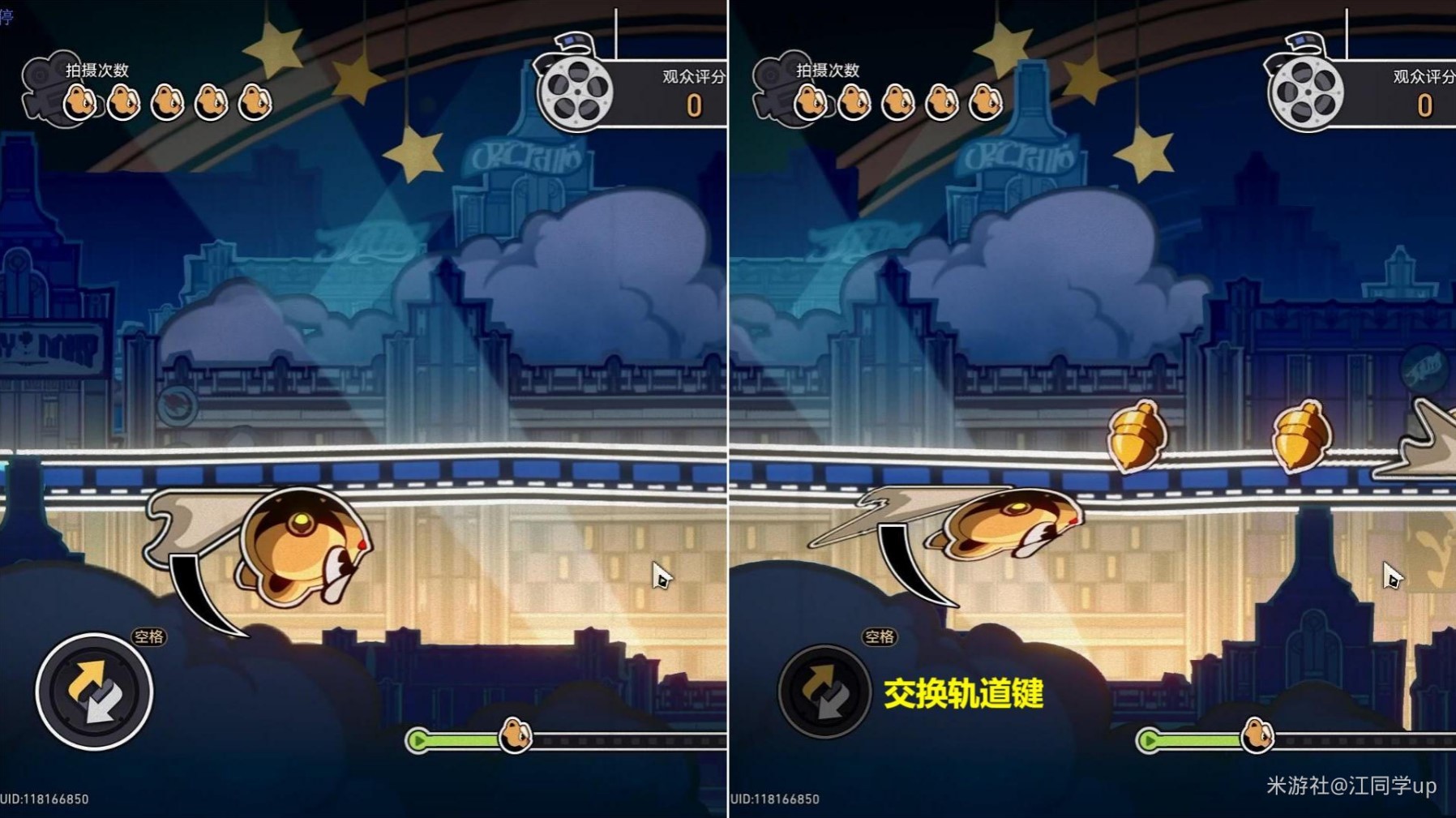Click the fifth hamster icon in 拍摄次数 row

[x=256, y=102]
